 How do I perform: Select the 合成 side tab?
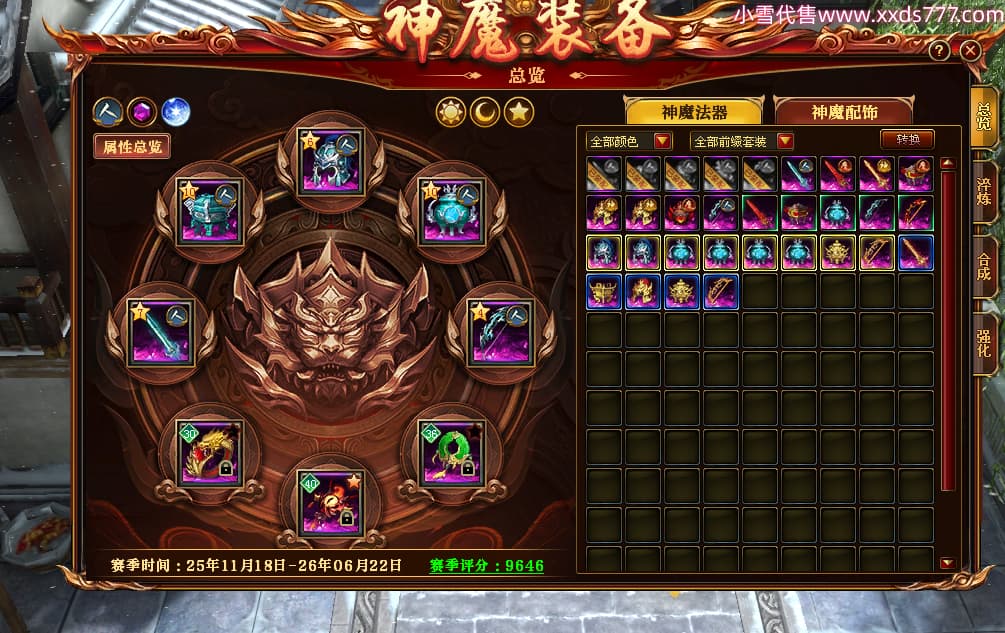pyautogui.click(x=984, y=265)
